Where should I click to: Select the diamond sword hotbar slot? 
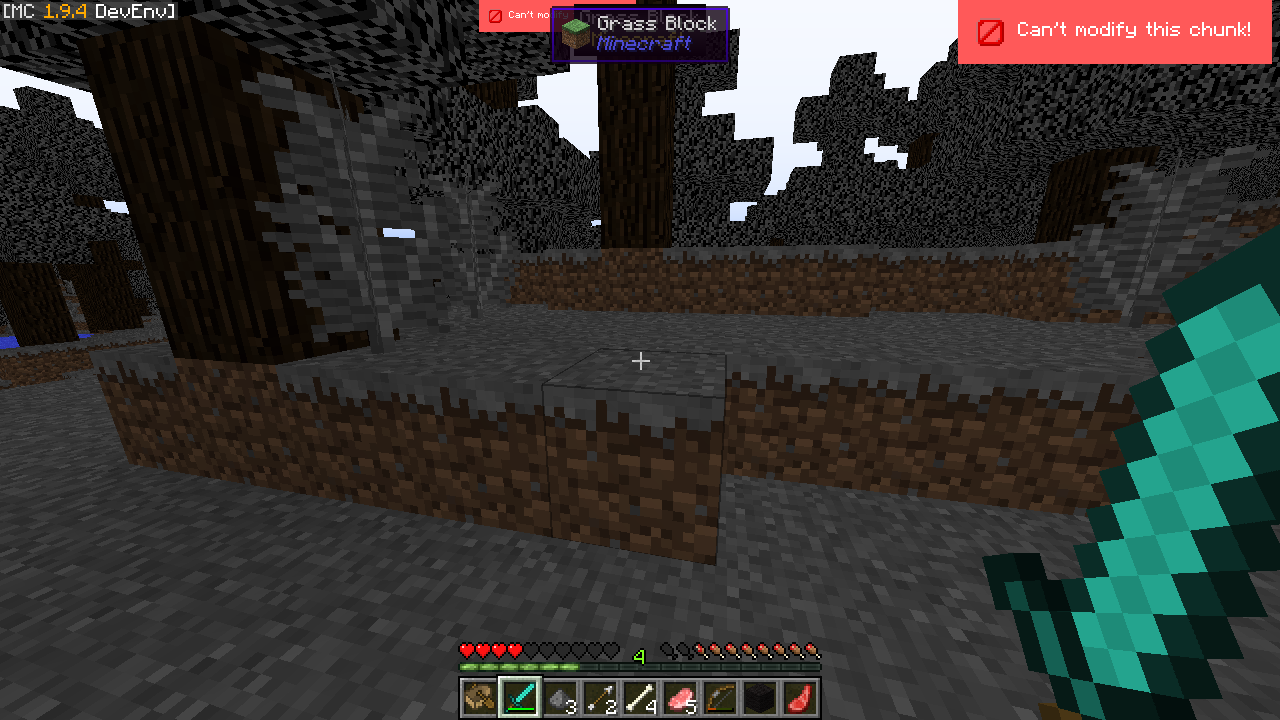click(x=520, y=697)
